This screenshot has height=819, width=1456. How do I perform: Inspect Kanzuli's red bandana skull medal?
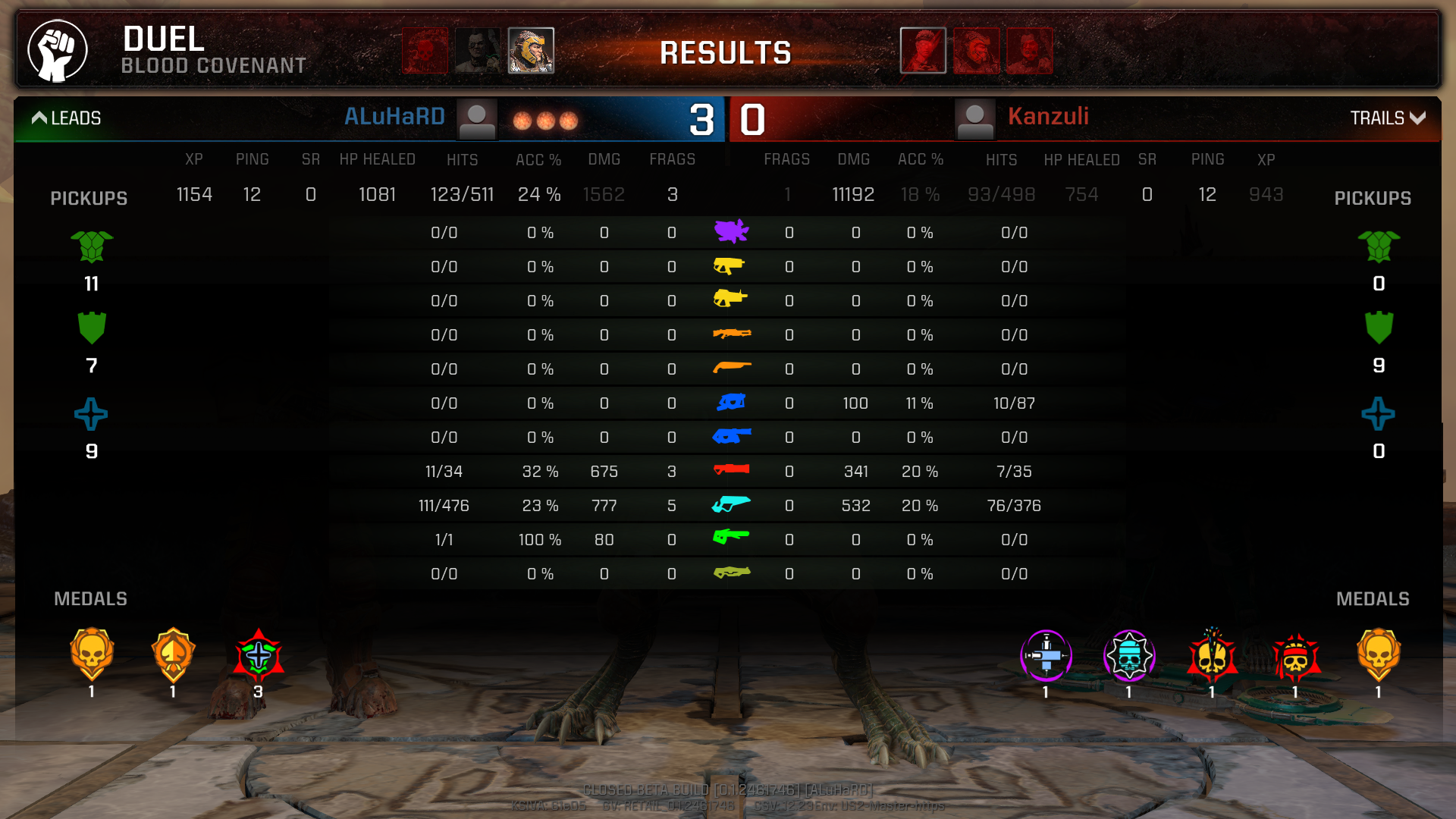point(1295,655)
